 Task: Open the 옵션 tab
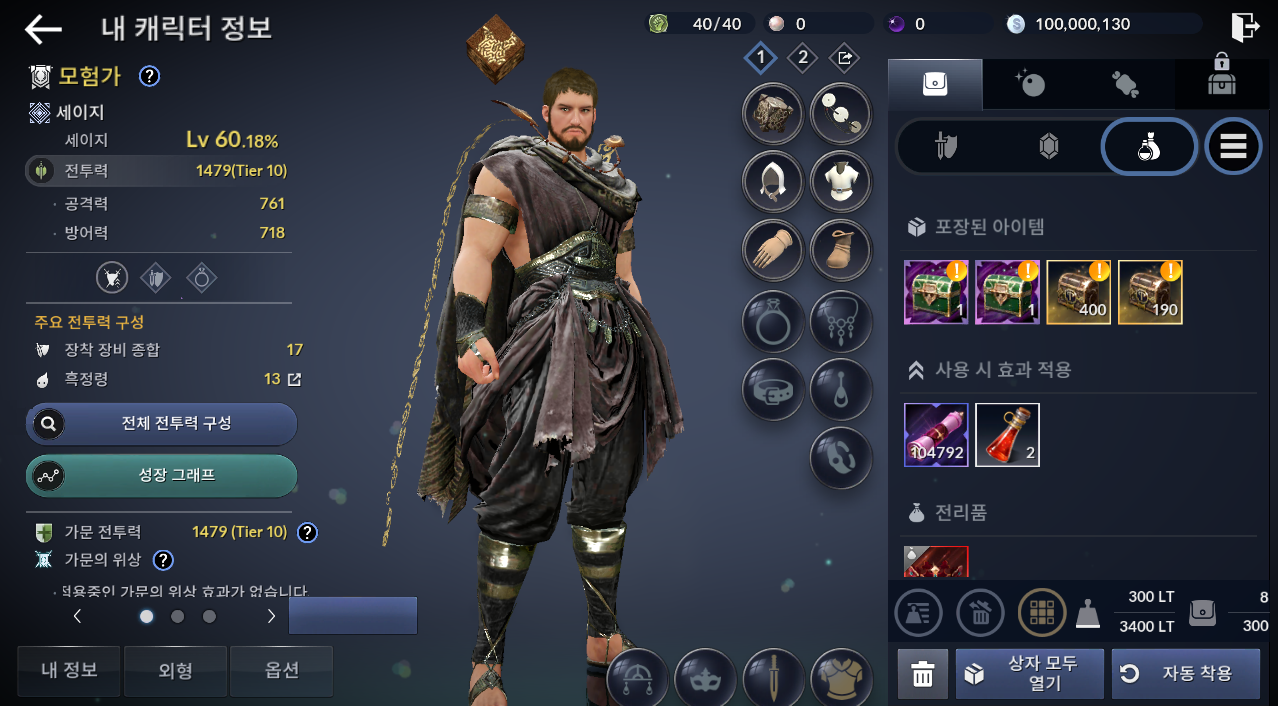click(281, 670)
